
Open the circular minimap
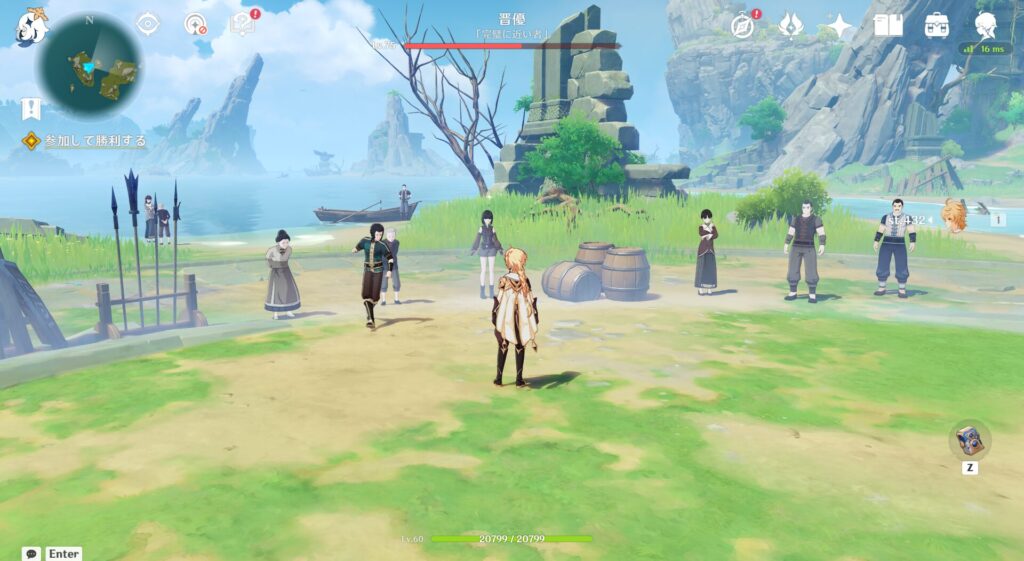(x=89, y=66)
